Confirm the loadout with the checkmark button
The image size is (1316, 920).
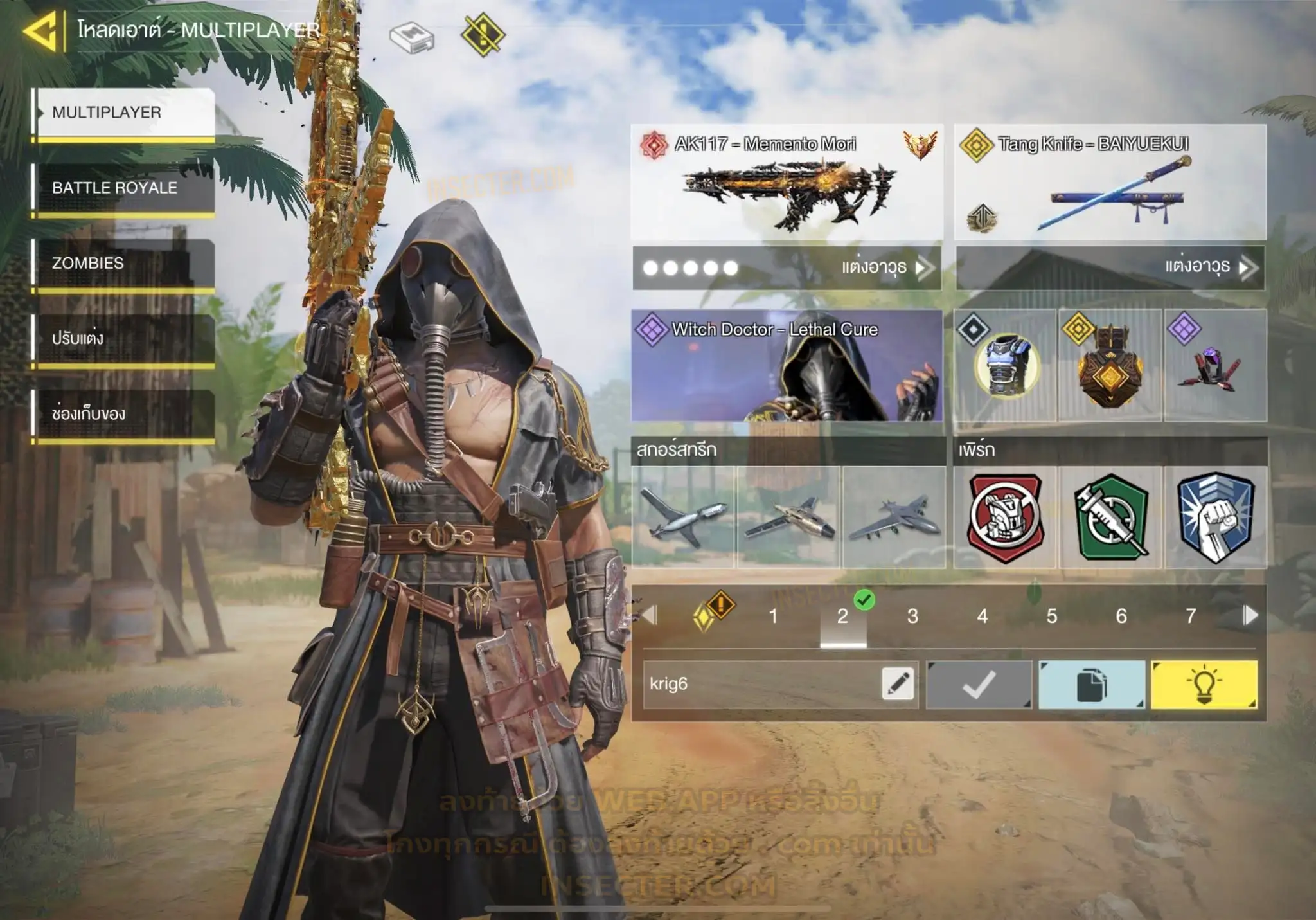pos(979,685)
